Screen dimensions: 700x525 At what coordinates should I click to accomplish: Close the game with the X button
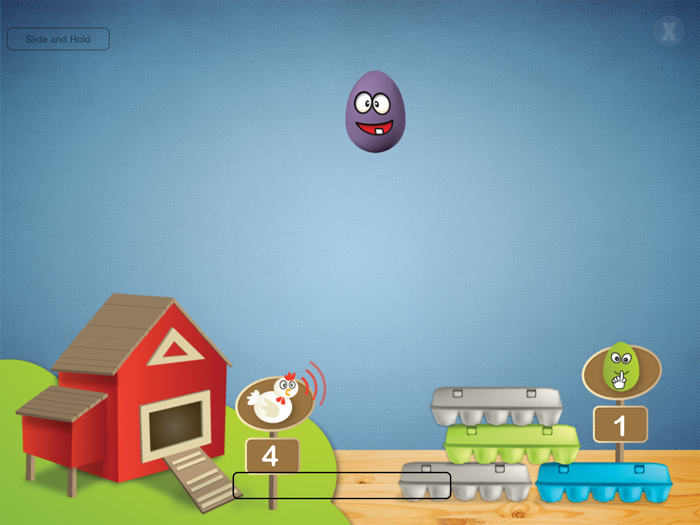[x=668, y=31]
